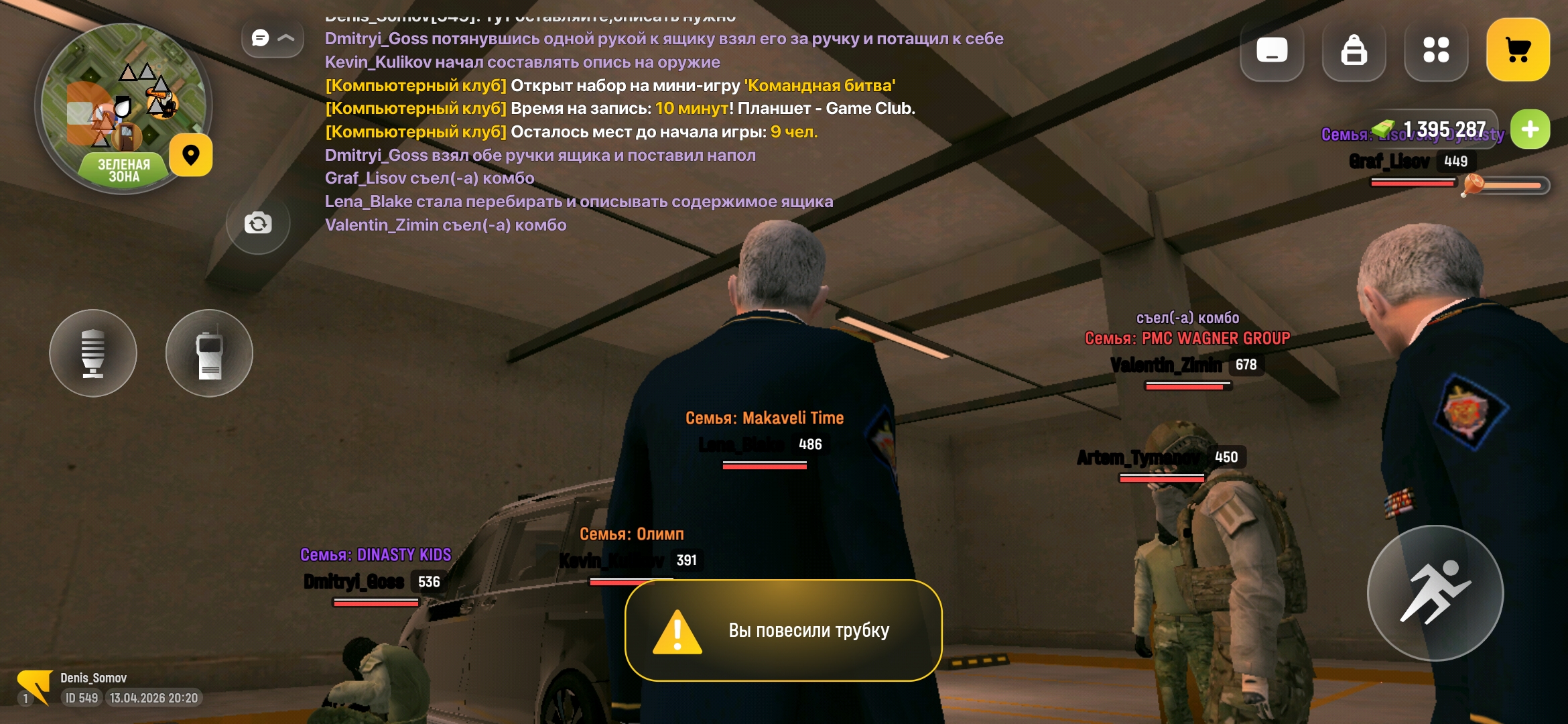Screen dimensions: 1568x724
Task: Open the yellow shopping cart store
Action: click(1518, 50)
